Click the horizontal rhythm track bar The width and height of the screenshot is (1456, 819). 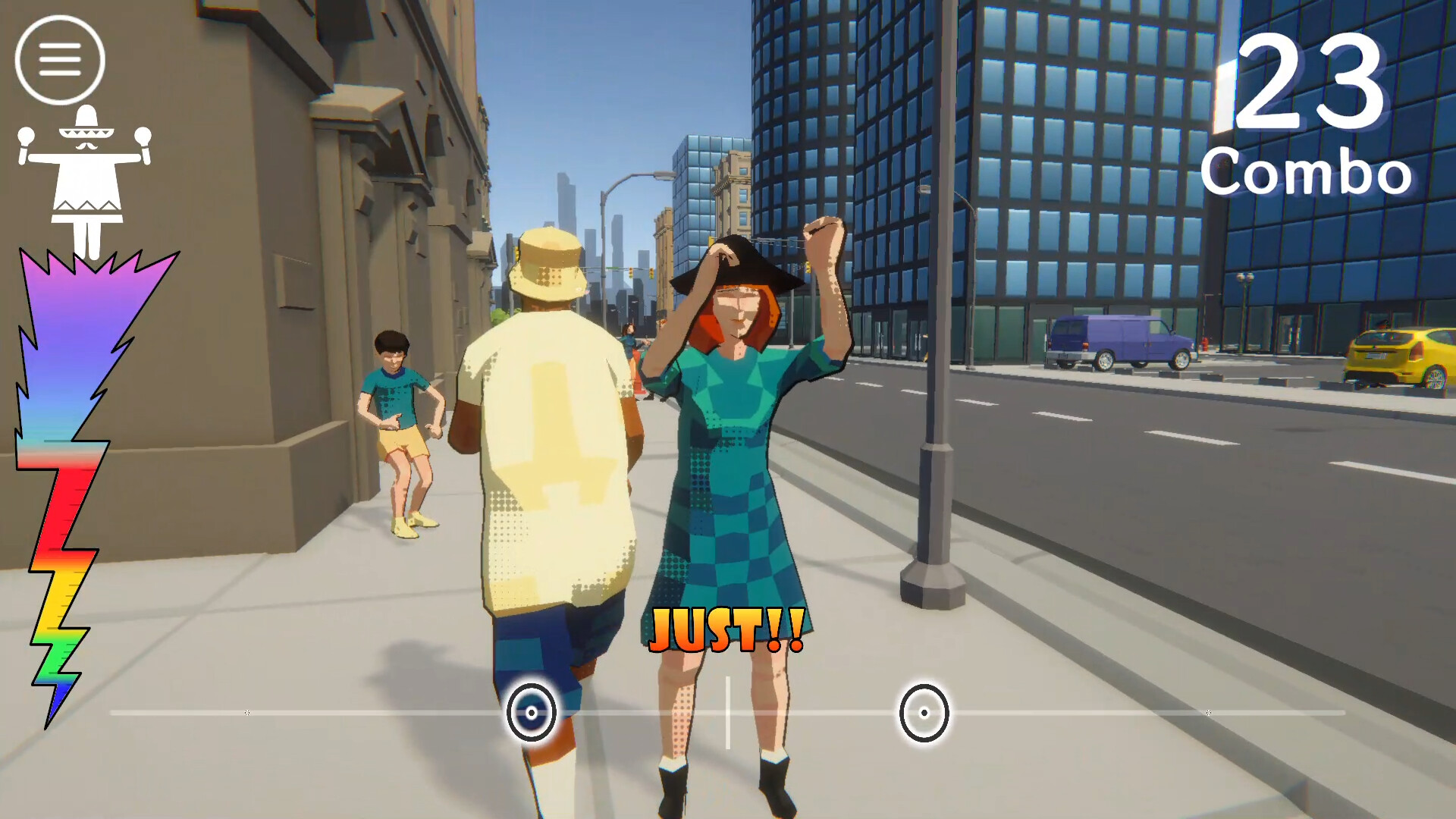coord(341,712)
